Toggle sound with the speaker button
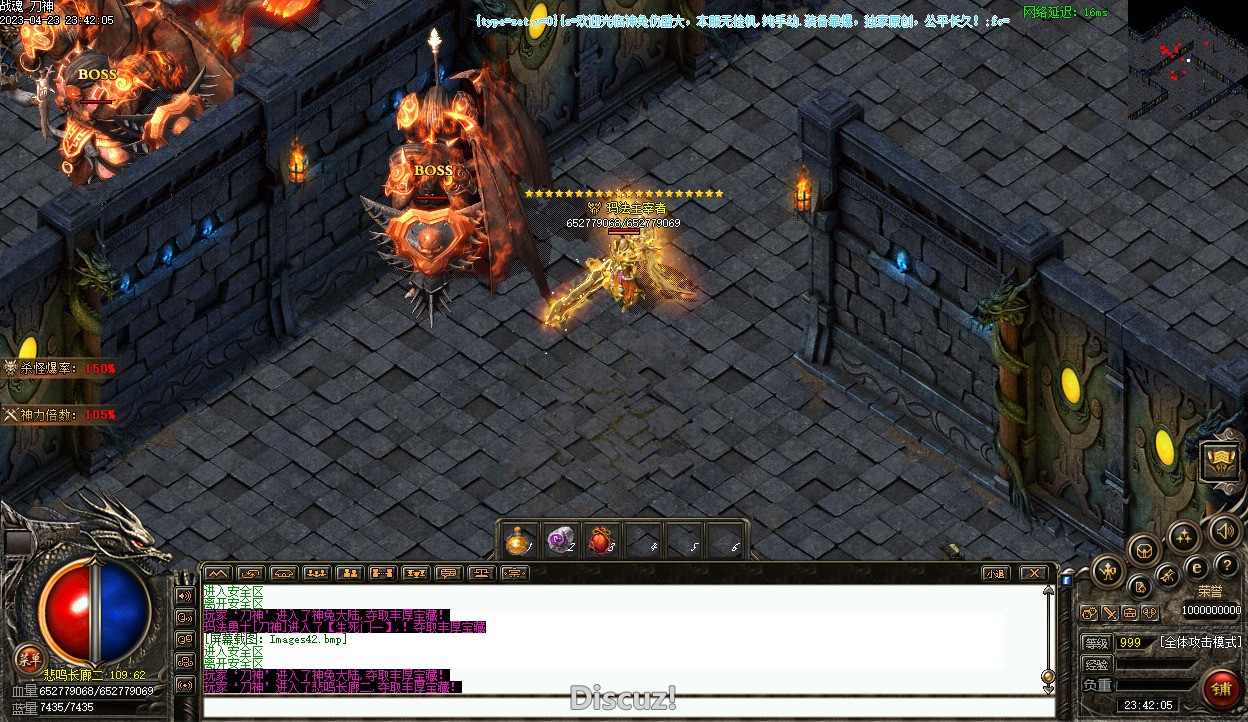This screenshot has width=1248, height=722. (1222, 530)
